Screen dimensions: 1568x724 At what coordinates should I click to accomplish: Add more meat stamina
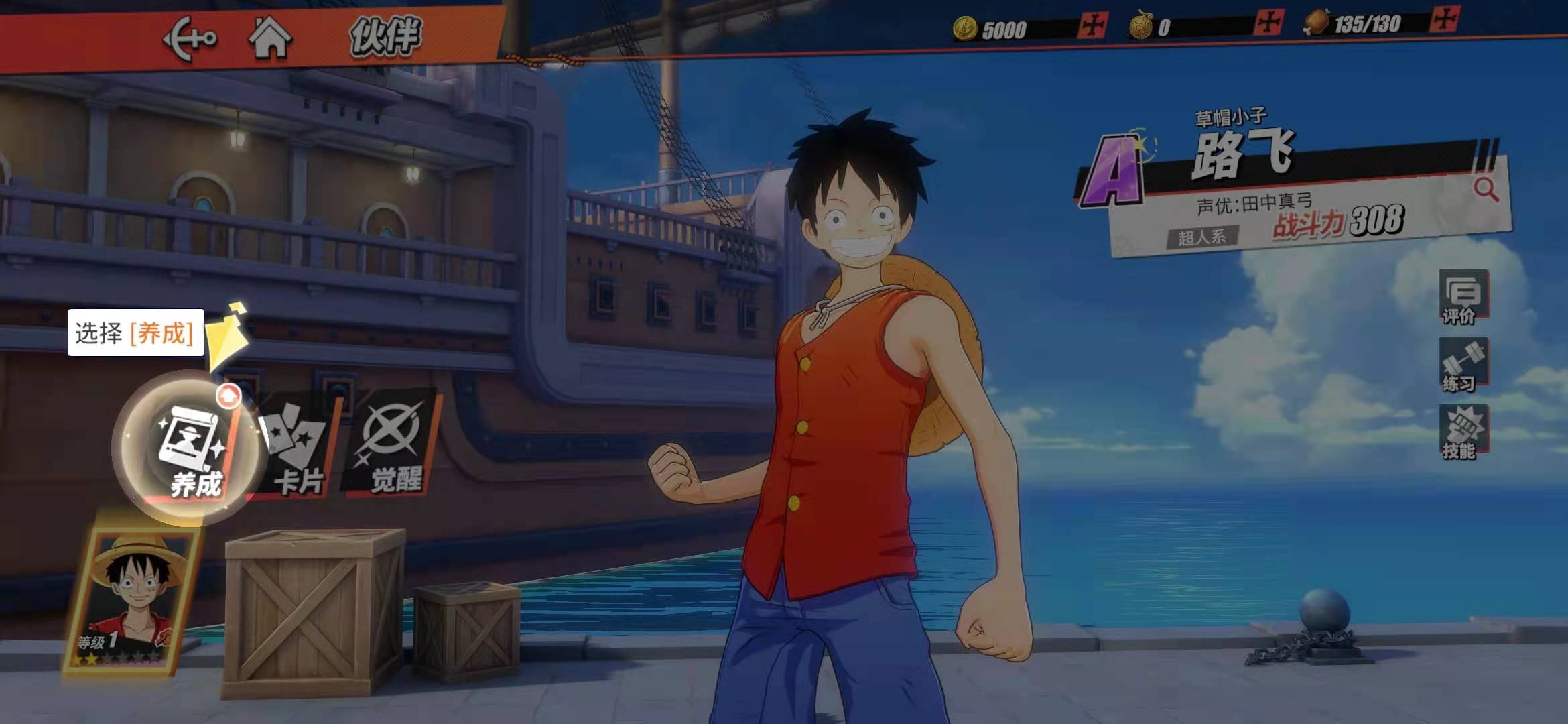(1443, 19)
